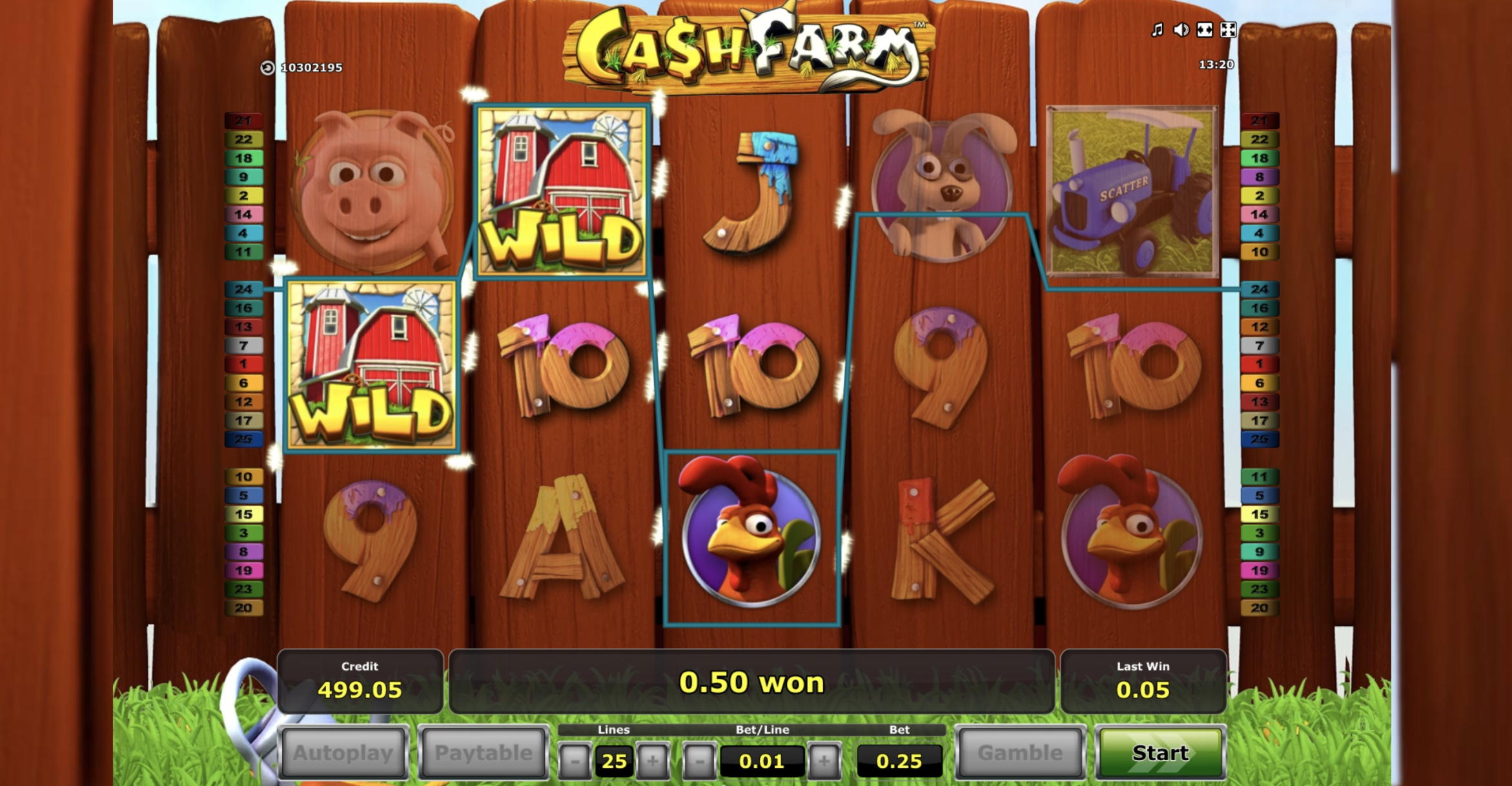Mute the sound with the speaker icon

(1181, 30)
